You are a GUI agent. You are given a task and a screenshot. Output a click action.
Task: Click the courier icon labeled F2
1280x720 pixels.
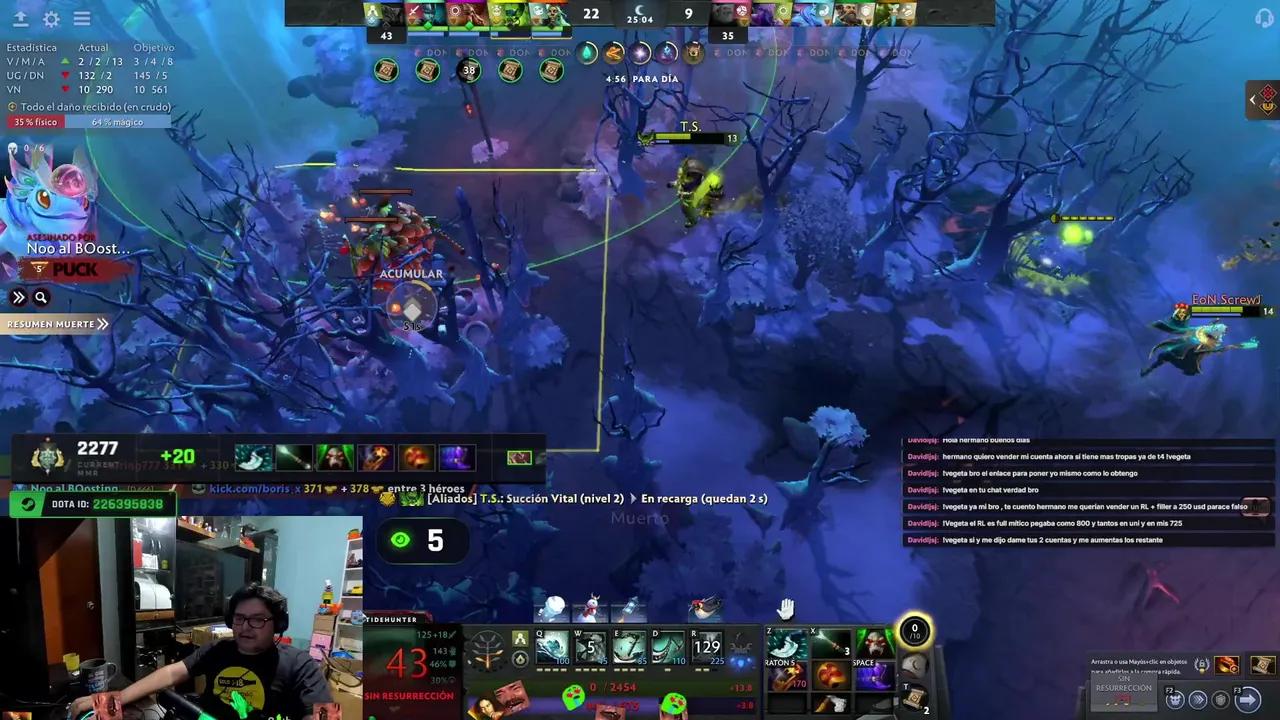[x=1175, y=701]
